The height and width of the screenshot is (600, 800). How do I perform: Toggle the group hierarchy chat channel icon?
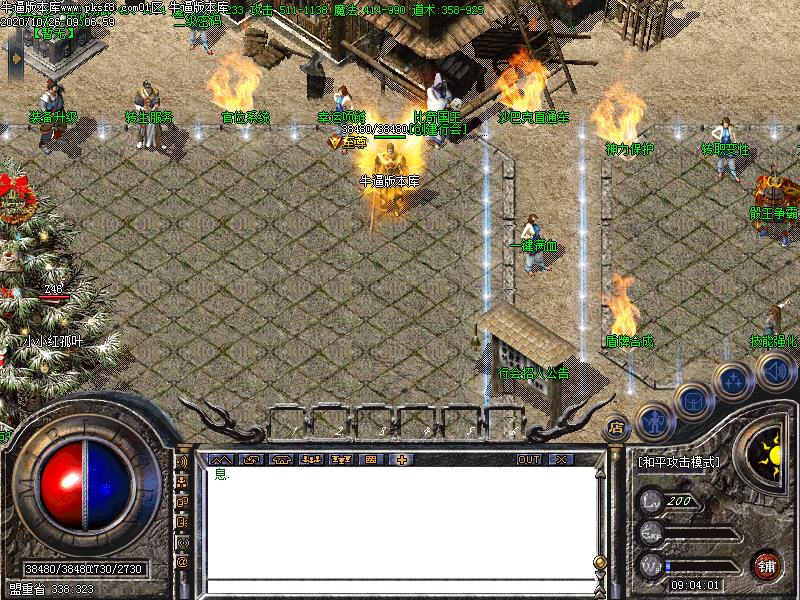pos(182,483)
